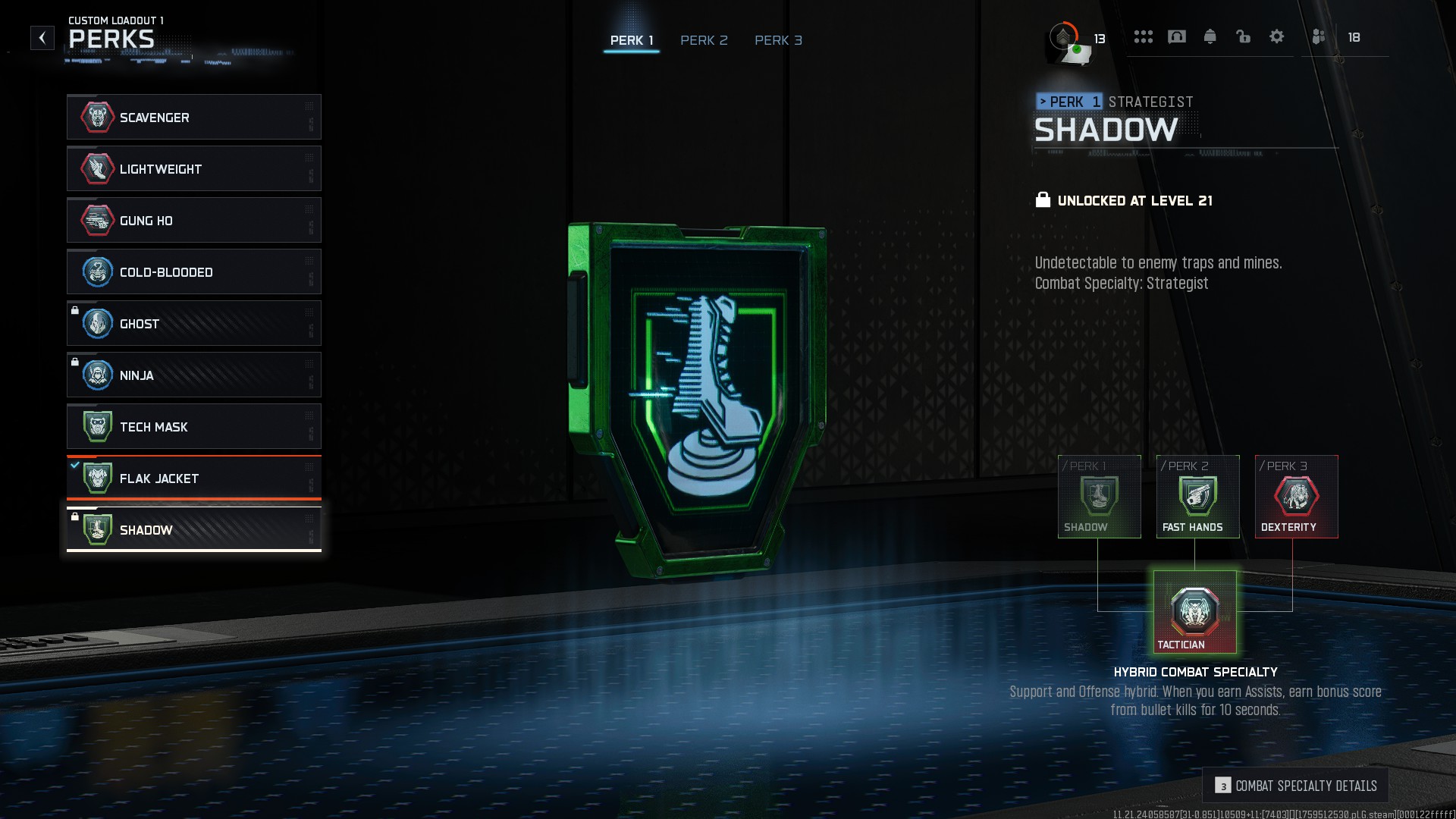Image resolution: width=1456 pixels, height=819 pixels.
Task: Open the grid menu in the top bar
Action: pos(1144,36)
